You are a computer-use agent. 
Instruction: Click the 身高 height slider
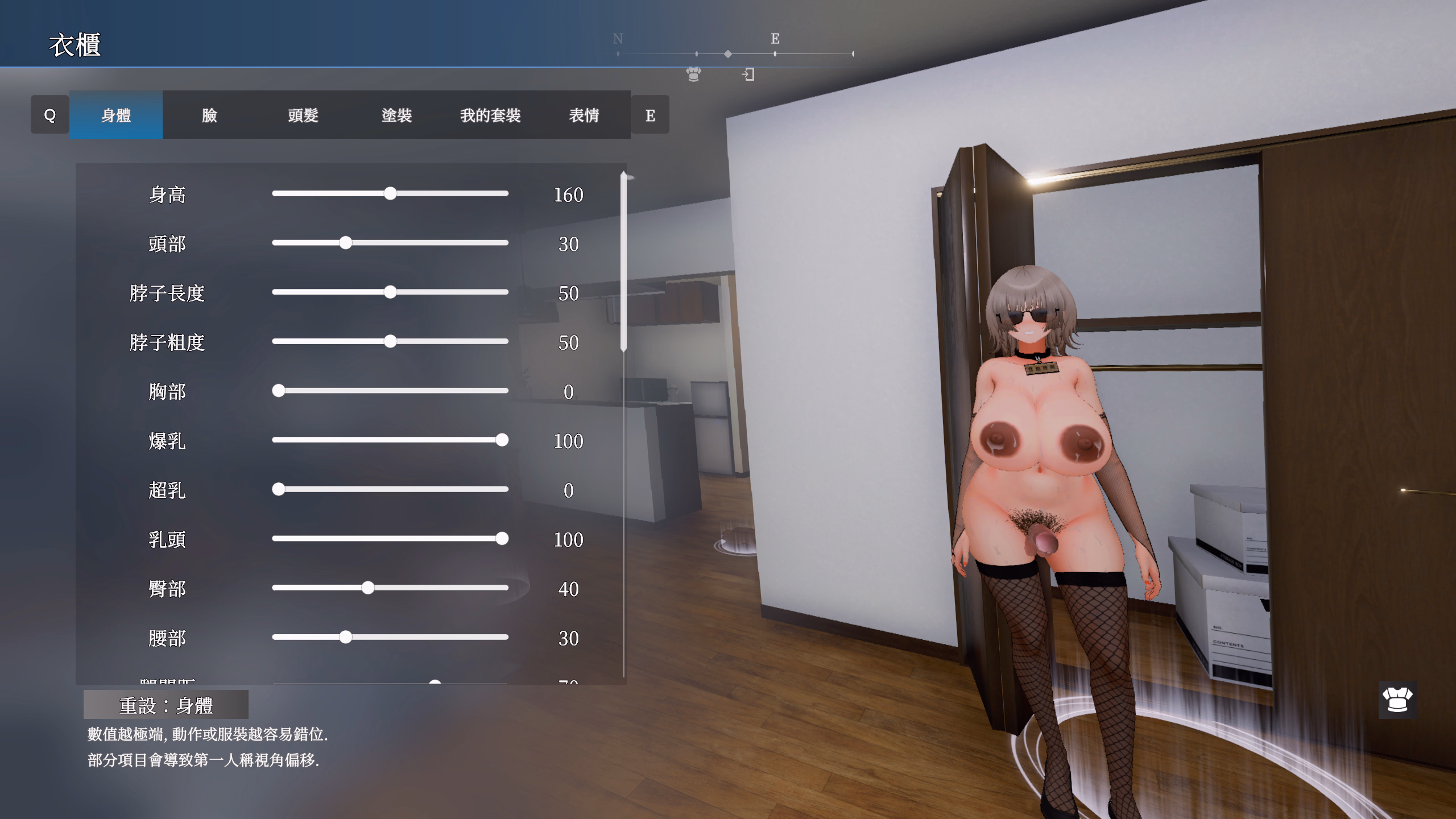click(390, 193)
